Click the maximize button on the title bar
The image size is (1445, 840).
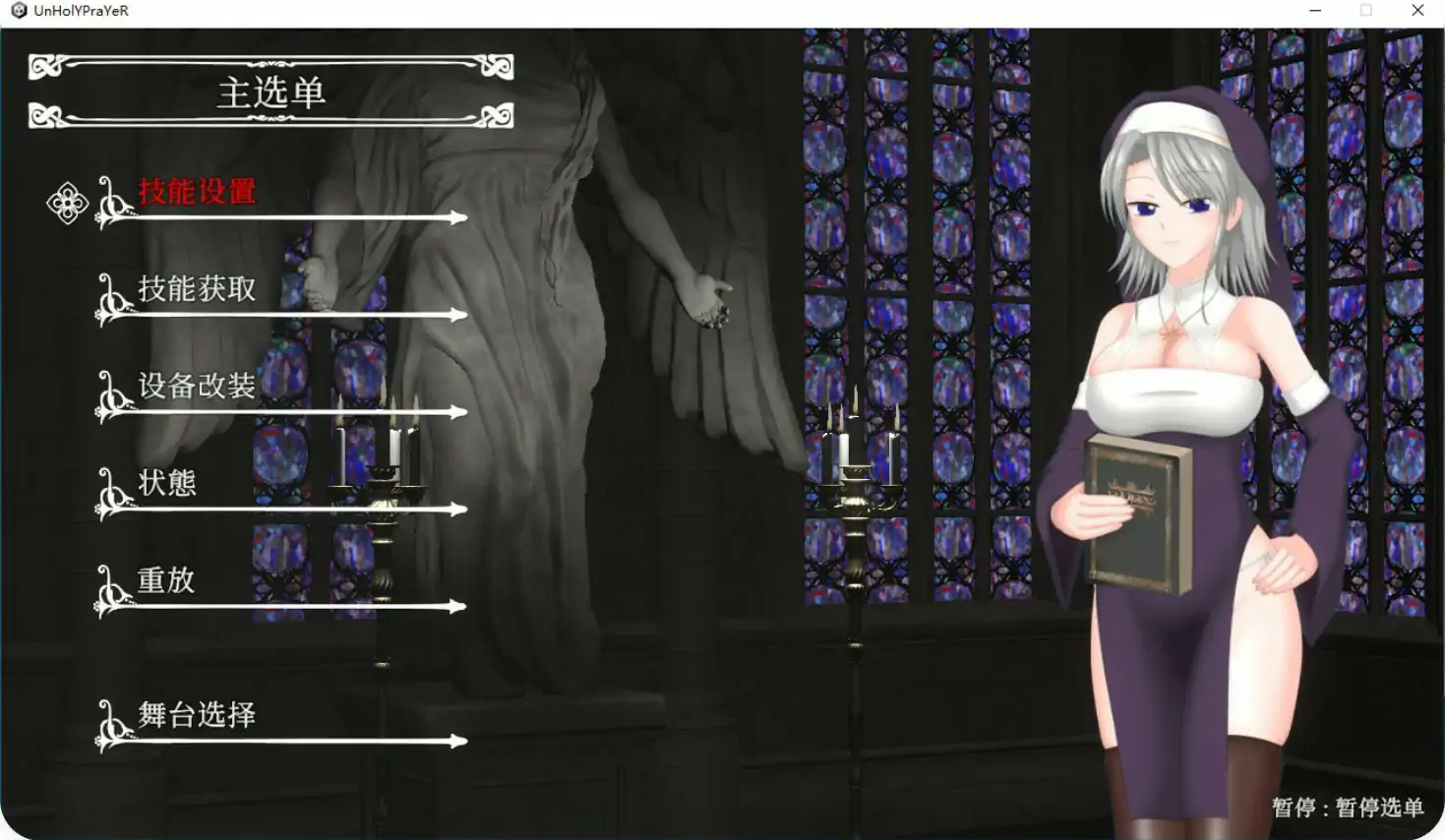(x=1366, y=10)
